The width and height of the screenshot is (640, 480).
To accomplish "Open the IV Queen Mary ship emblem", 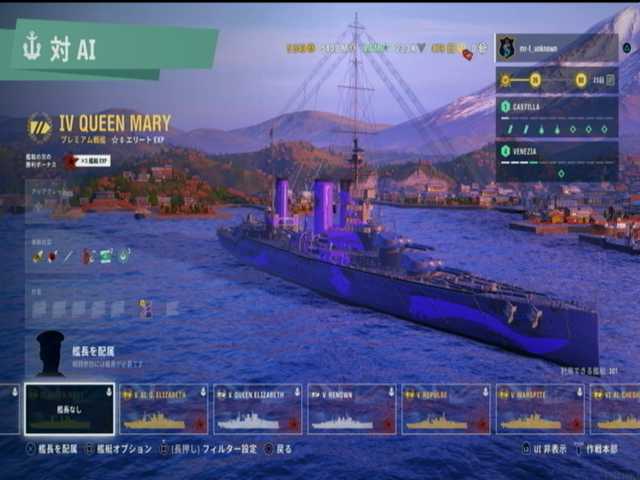I will coord(40,126).
